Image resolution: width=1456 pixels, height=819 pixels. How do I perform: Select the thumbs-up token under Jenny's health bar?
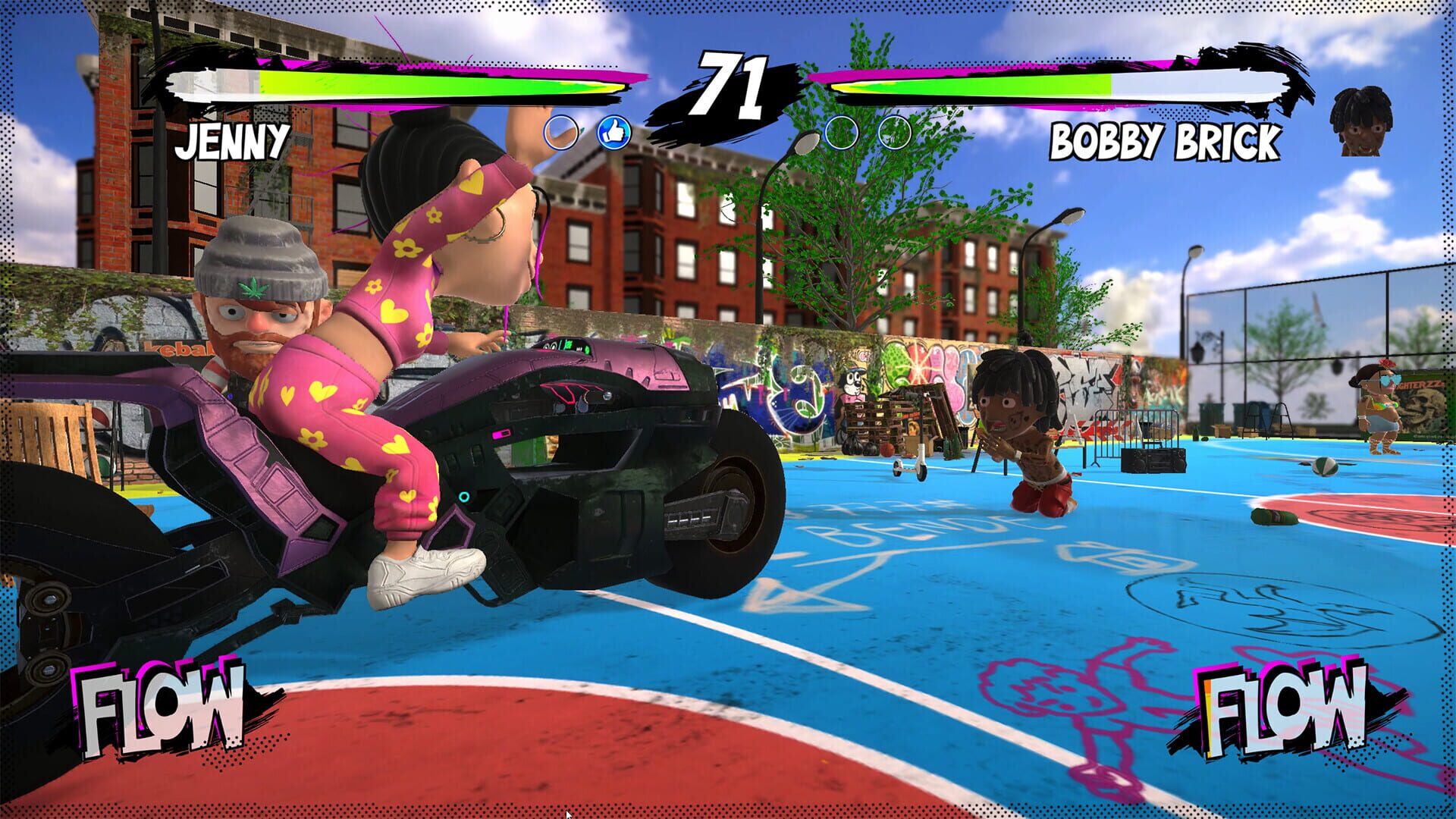coord(614,131)
